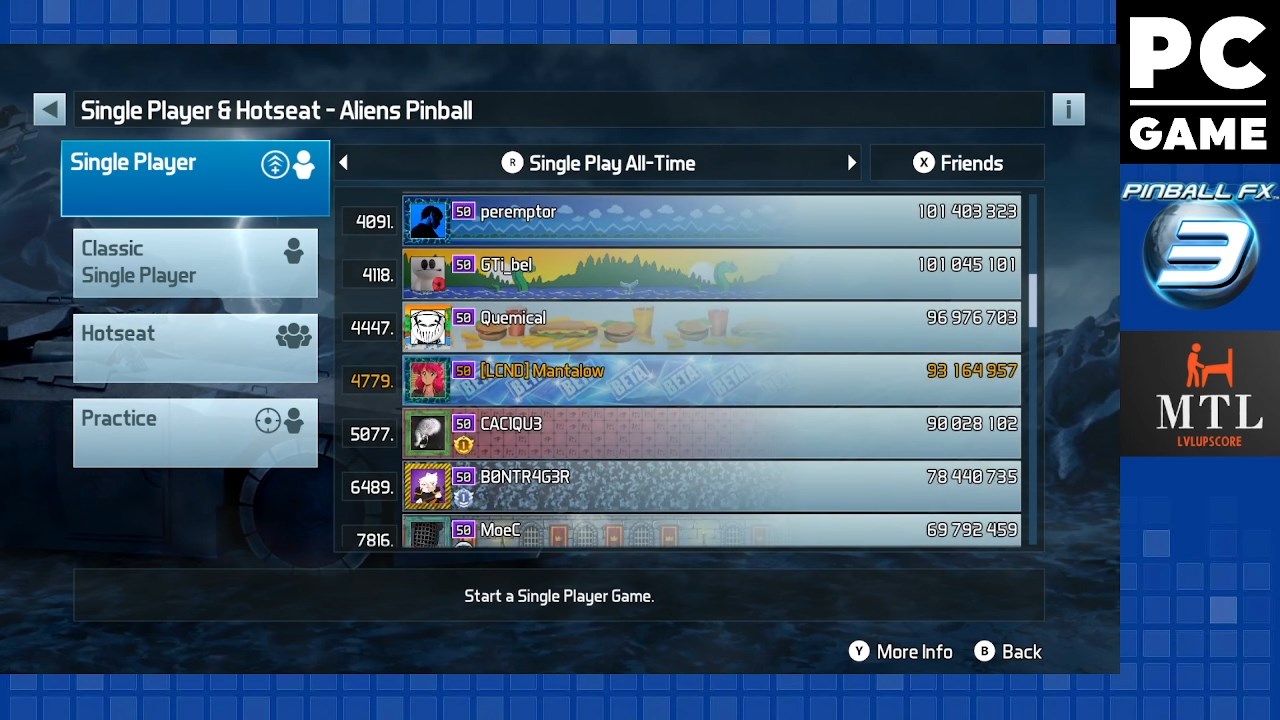This screenshot has height=720, width=1280.
Task: Show the Friends leaderboard
Action: [x=957, y=163]
